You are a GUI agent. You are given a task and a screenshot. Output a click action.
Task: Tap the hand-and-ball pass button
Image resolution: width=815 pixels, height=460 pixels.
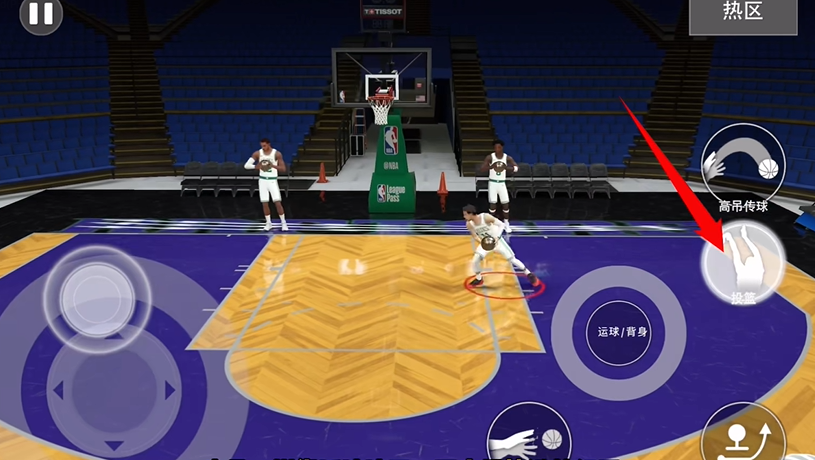tap(528, 435)
